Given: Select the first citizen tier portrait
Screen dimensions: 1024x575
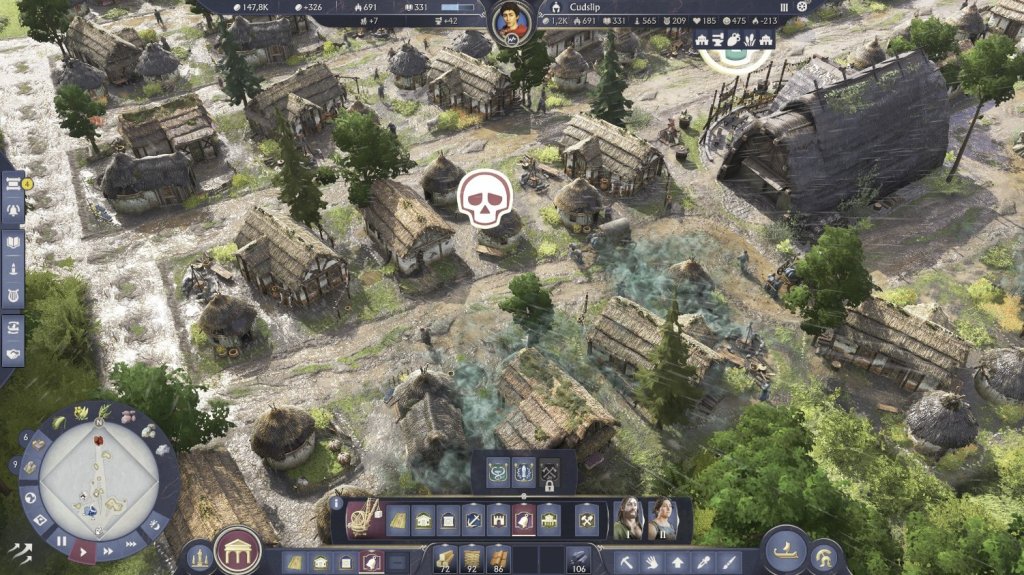Looking at the screenshot, I should tap(629, 517).
